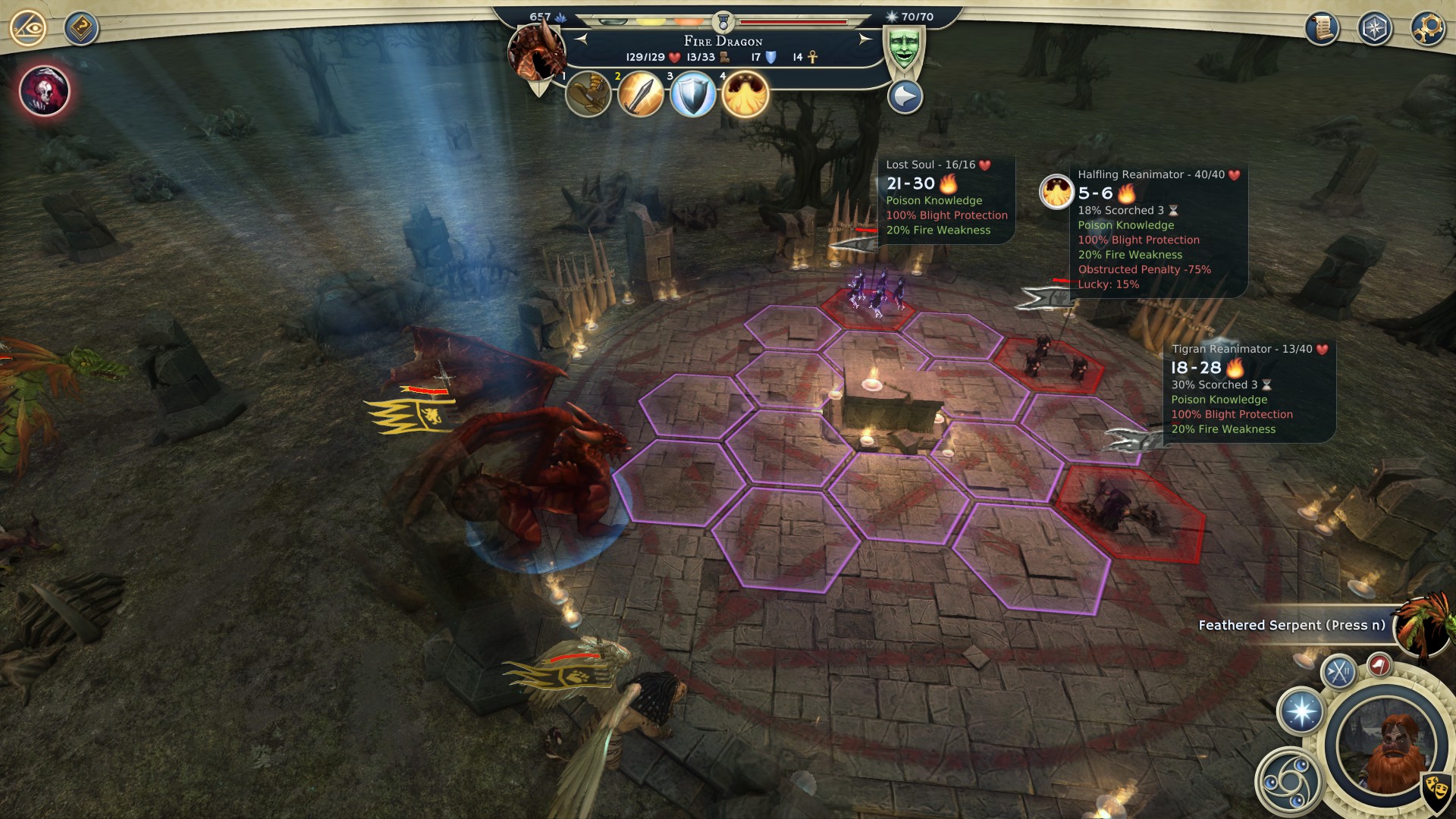Viewport: 1456px width, 819px height.
Task: Activate the sword melee attack ability
Action: point(641,95)
